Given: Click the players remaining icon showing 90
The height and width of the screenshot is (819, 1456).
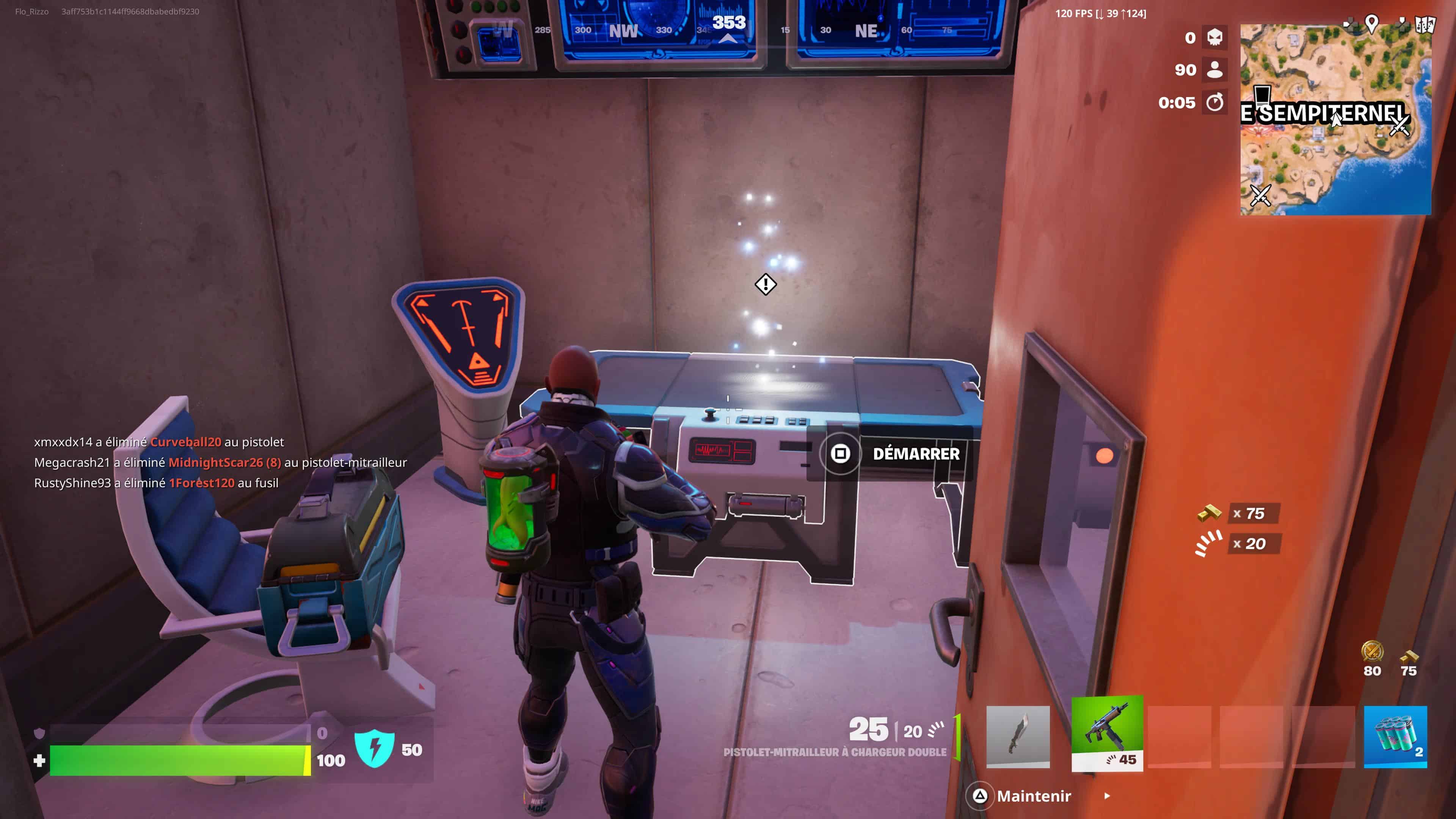Looking at the screenshot, I should [1214, 69].
